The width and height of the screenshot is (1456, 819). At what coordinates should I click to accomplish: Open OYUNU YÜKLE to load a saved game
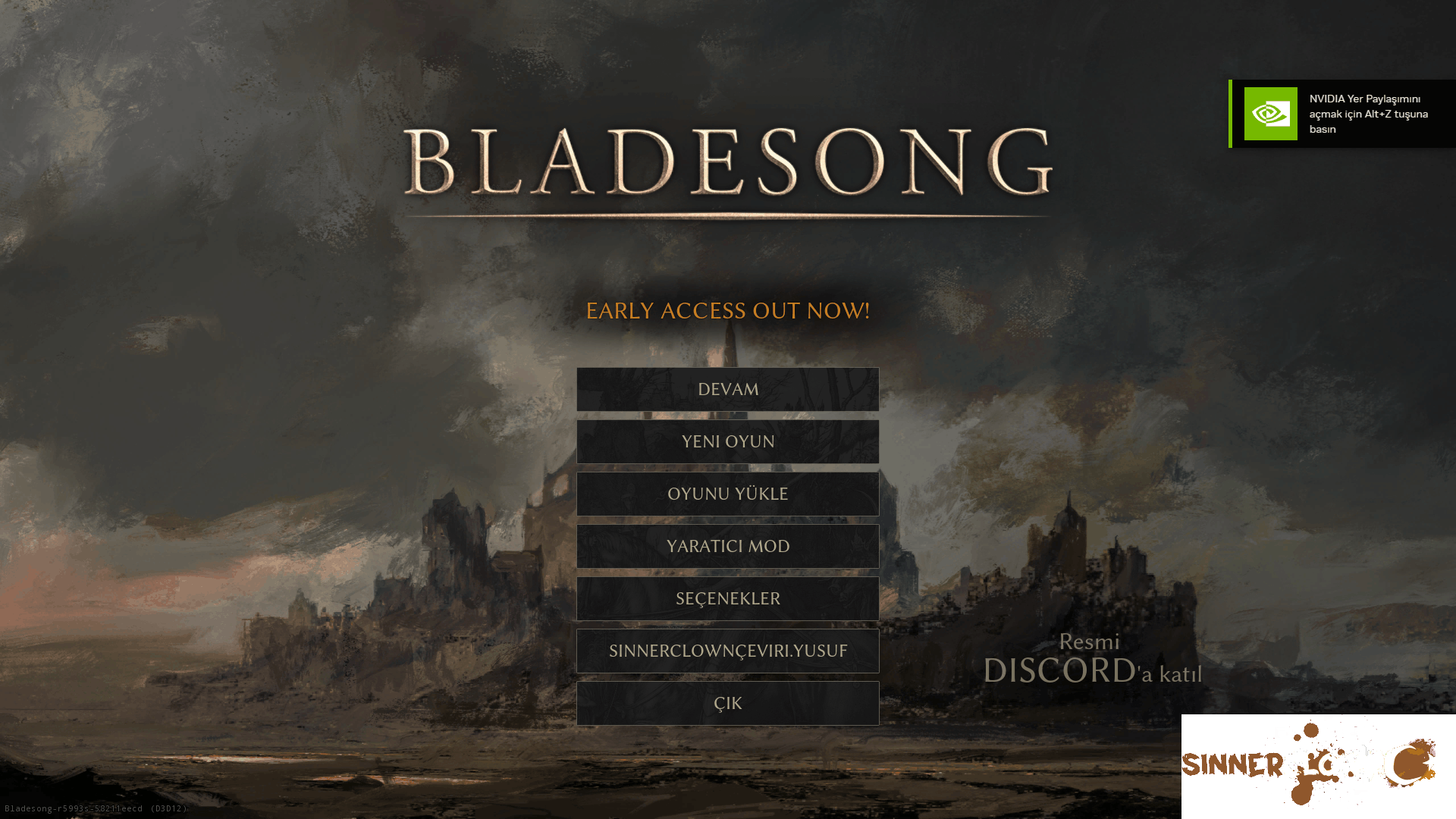coord(727,494)
